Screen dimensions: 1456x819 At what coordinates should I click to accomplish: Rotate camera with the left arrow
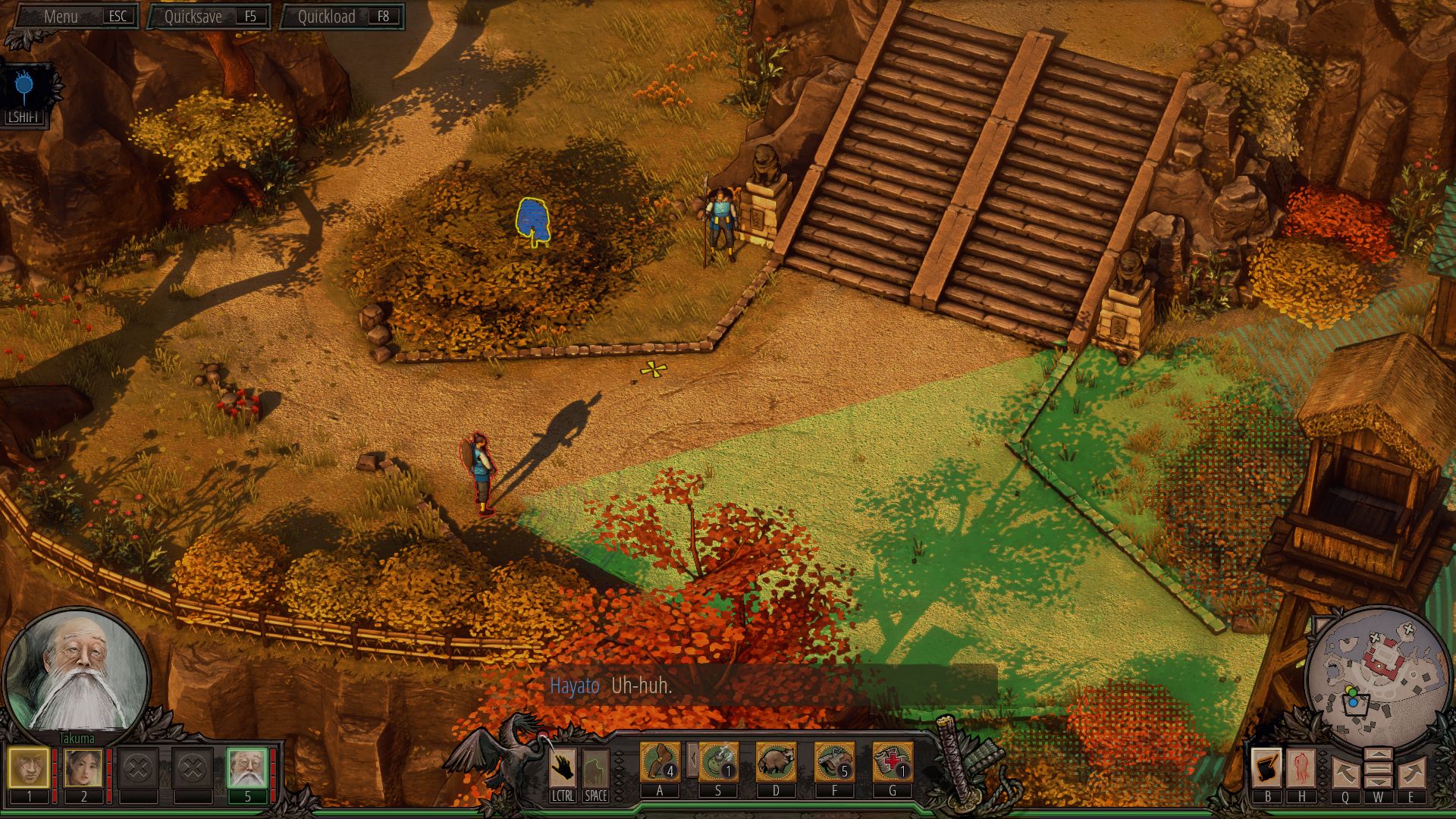(x=1345, y=773)
